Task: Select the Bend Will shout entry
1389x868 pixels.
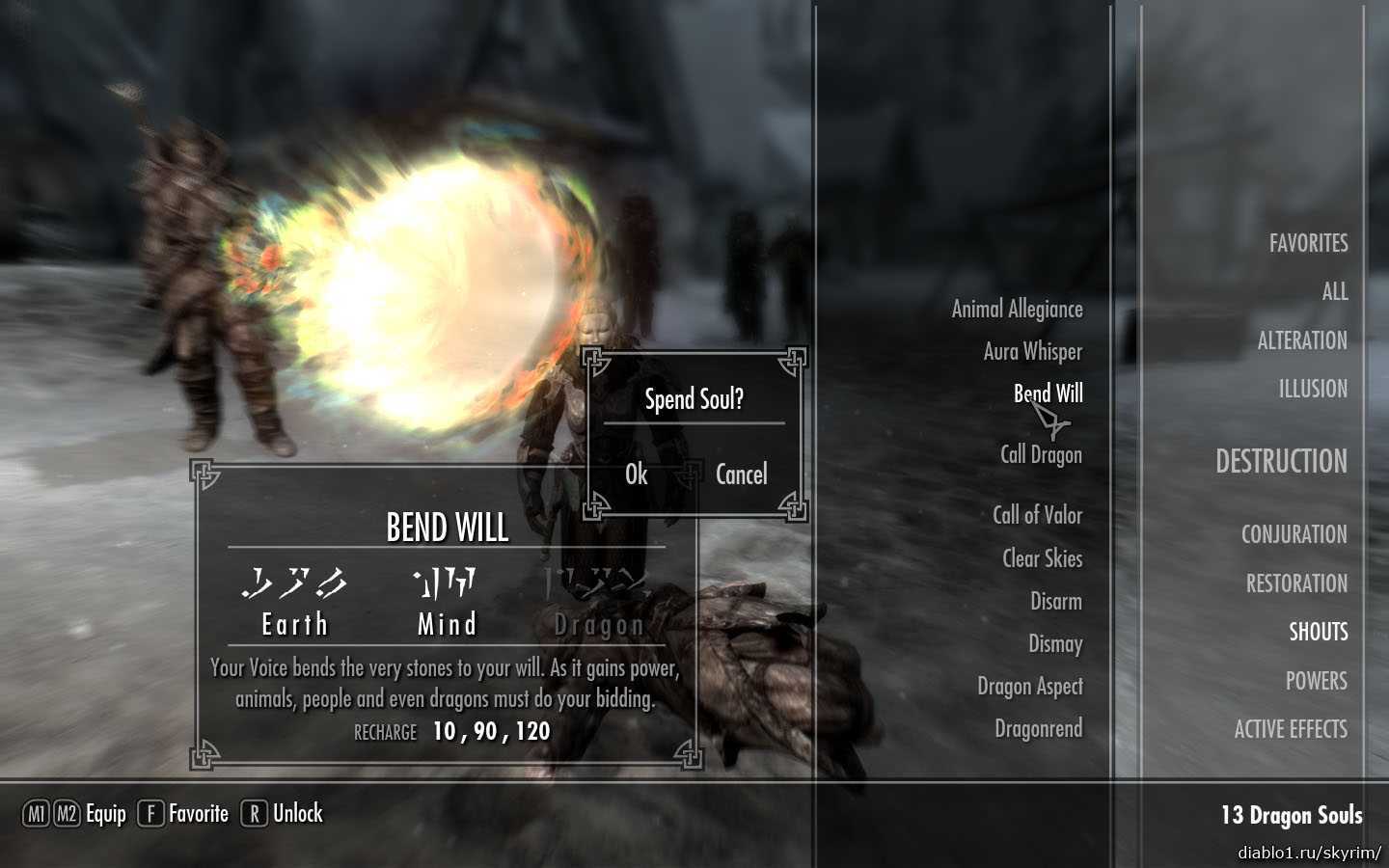Action: coord(1048,393)
